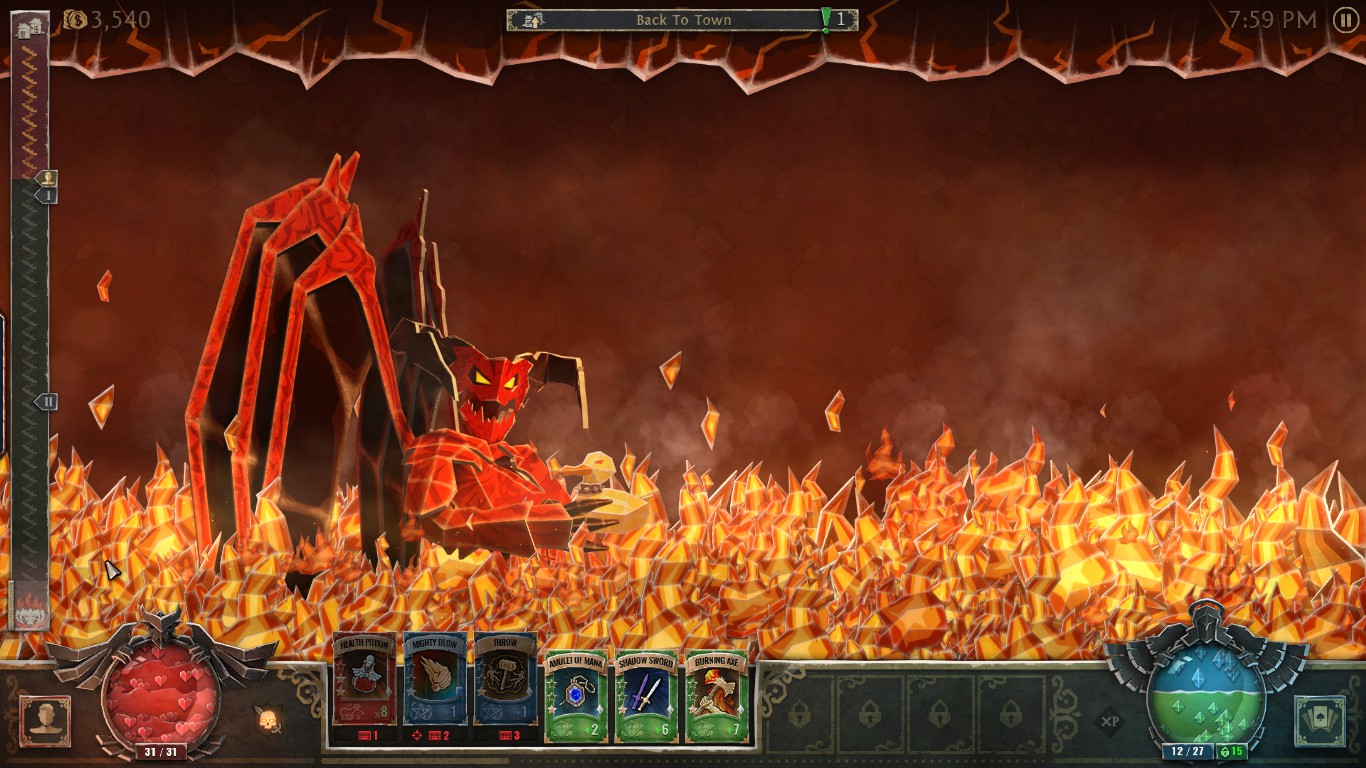
Task: Choose the Shadow Sword card
Action: [x=647, y=695]
